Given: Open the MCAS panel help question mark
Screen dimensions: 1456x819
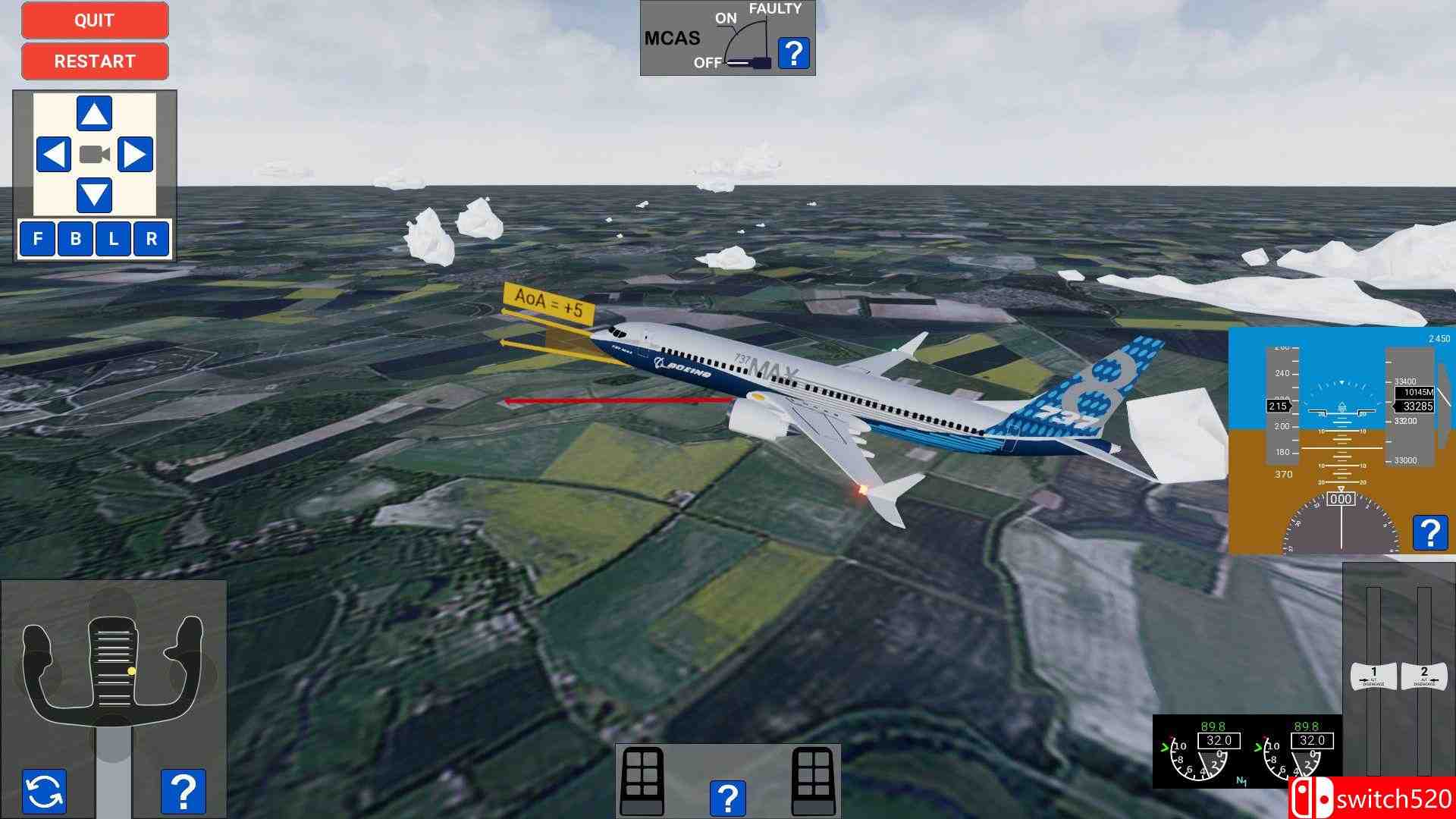Looking at the screenshot, I should tap(793, 53).
